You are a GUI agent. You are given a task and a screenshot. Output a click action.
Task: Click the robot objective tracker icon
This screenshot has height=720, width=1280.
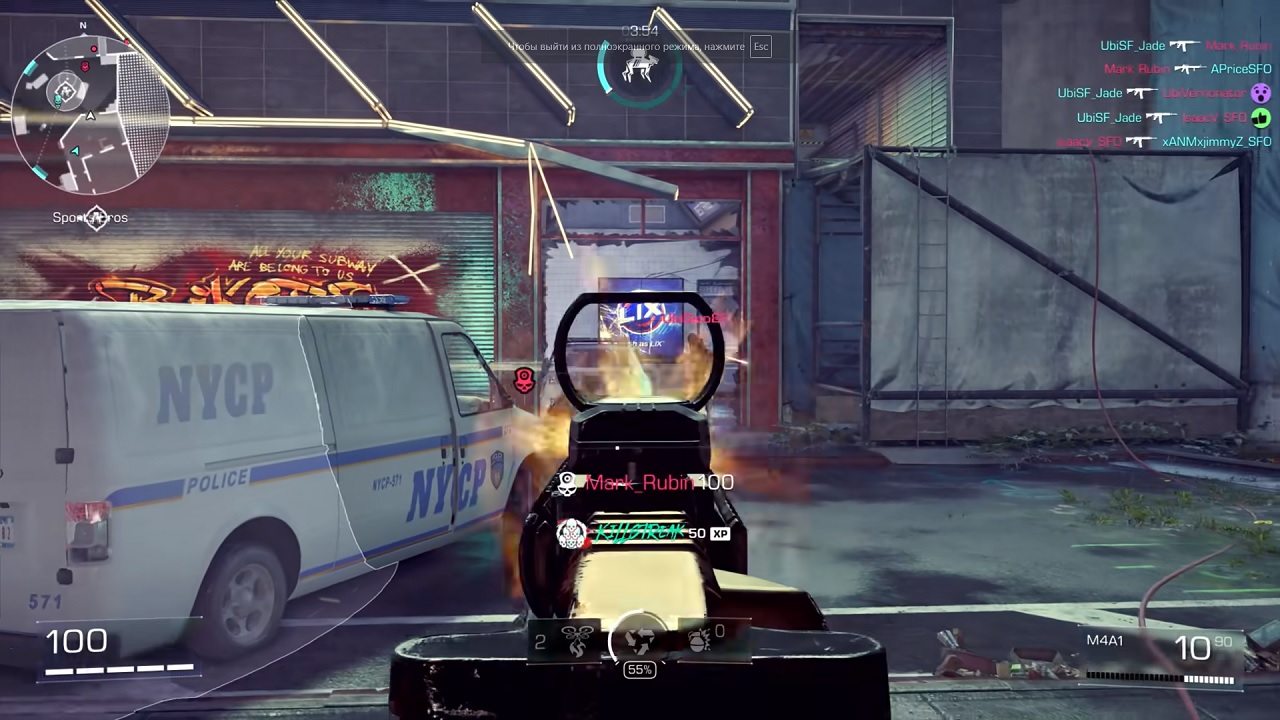[x=639, y=69]
